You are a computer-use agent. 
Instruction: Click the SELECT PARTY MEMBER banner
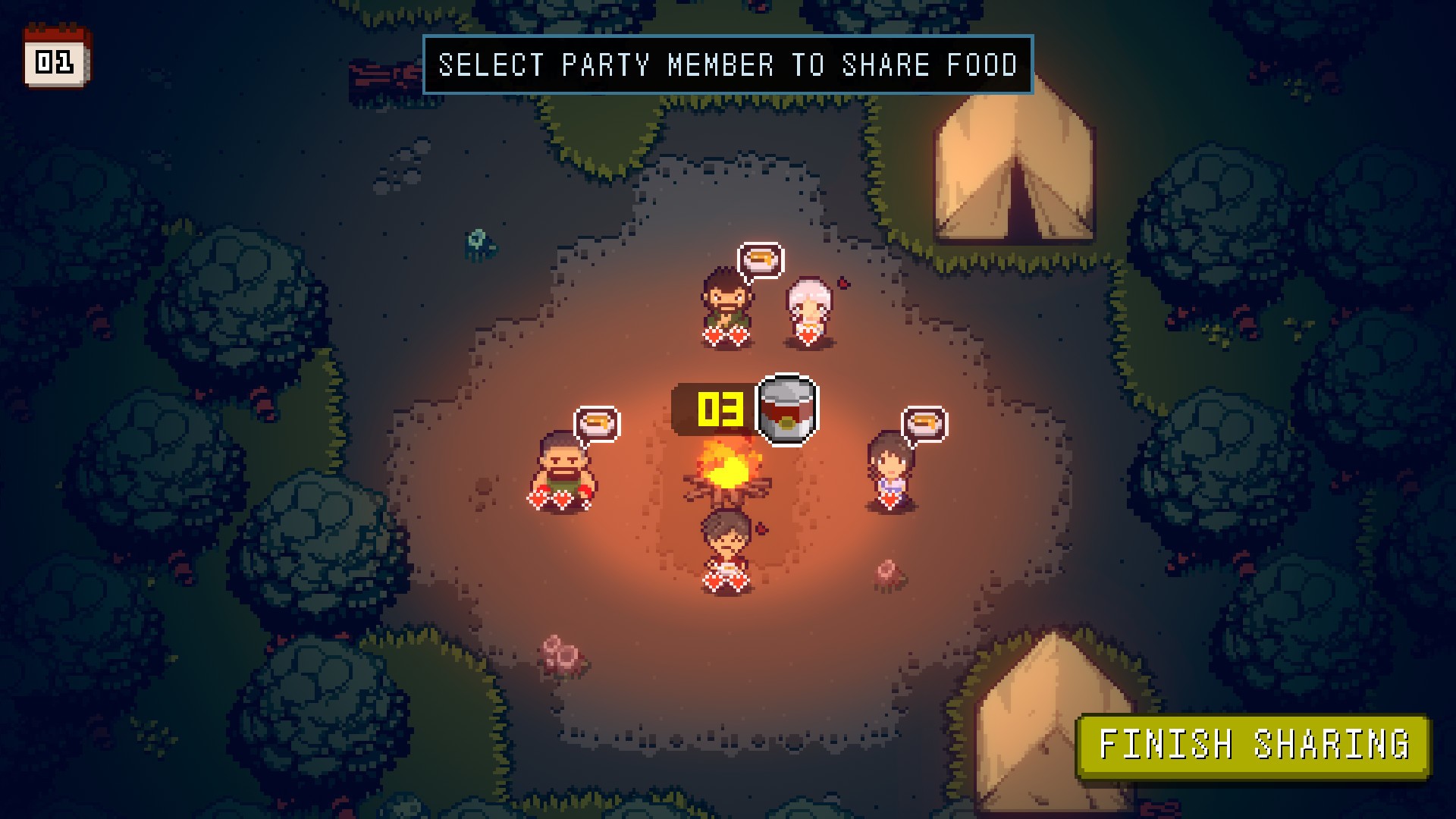[726, 65]
